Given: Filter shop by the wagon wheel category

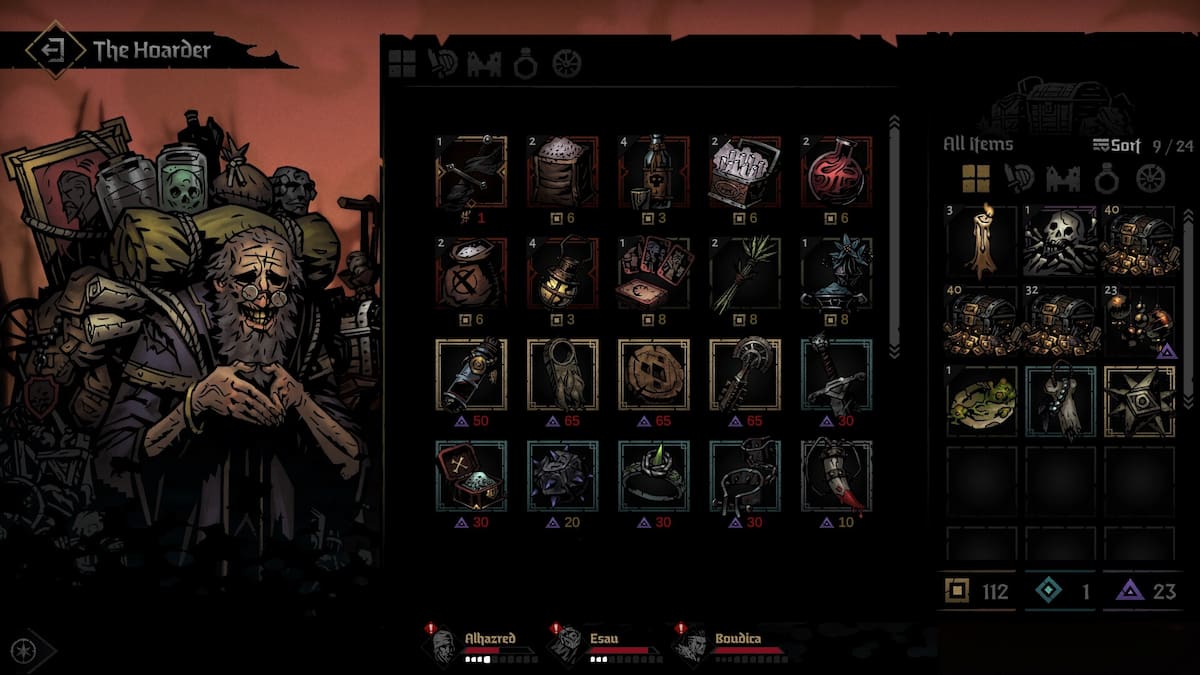Looking at the screenshot, I should 567,64.
